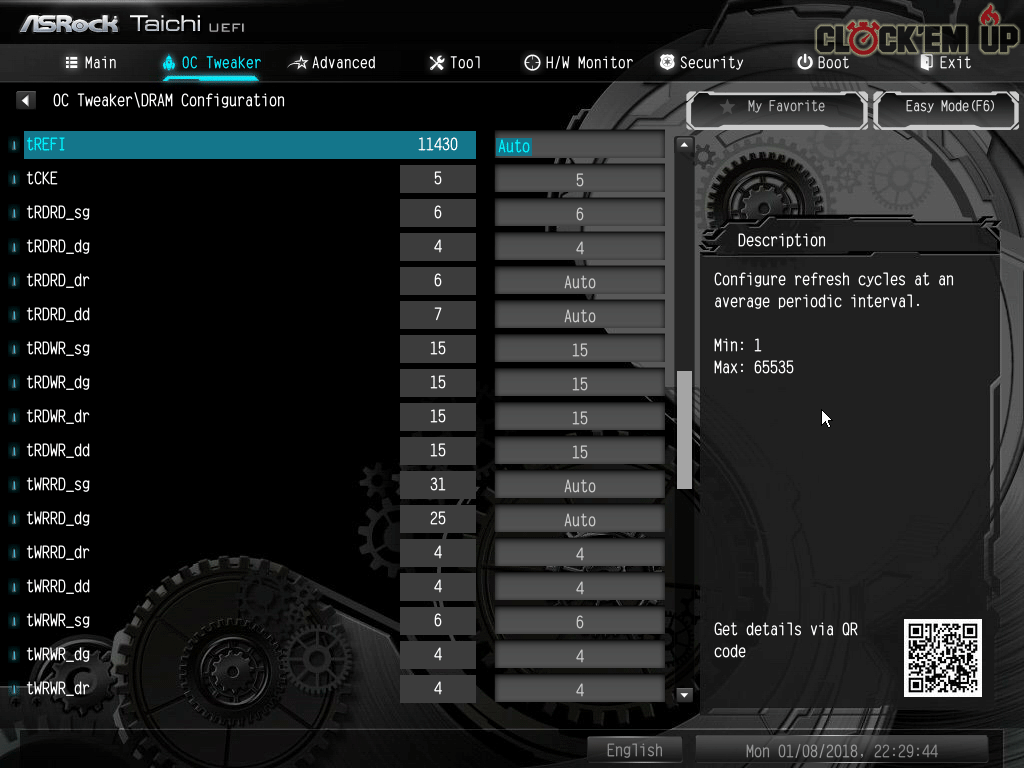Go to the H/W Monitor tab
Viewport: 1024px width, 768px height.
pos(578,63)
